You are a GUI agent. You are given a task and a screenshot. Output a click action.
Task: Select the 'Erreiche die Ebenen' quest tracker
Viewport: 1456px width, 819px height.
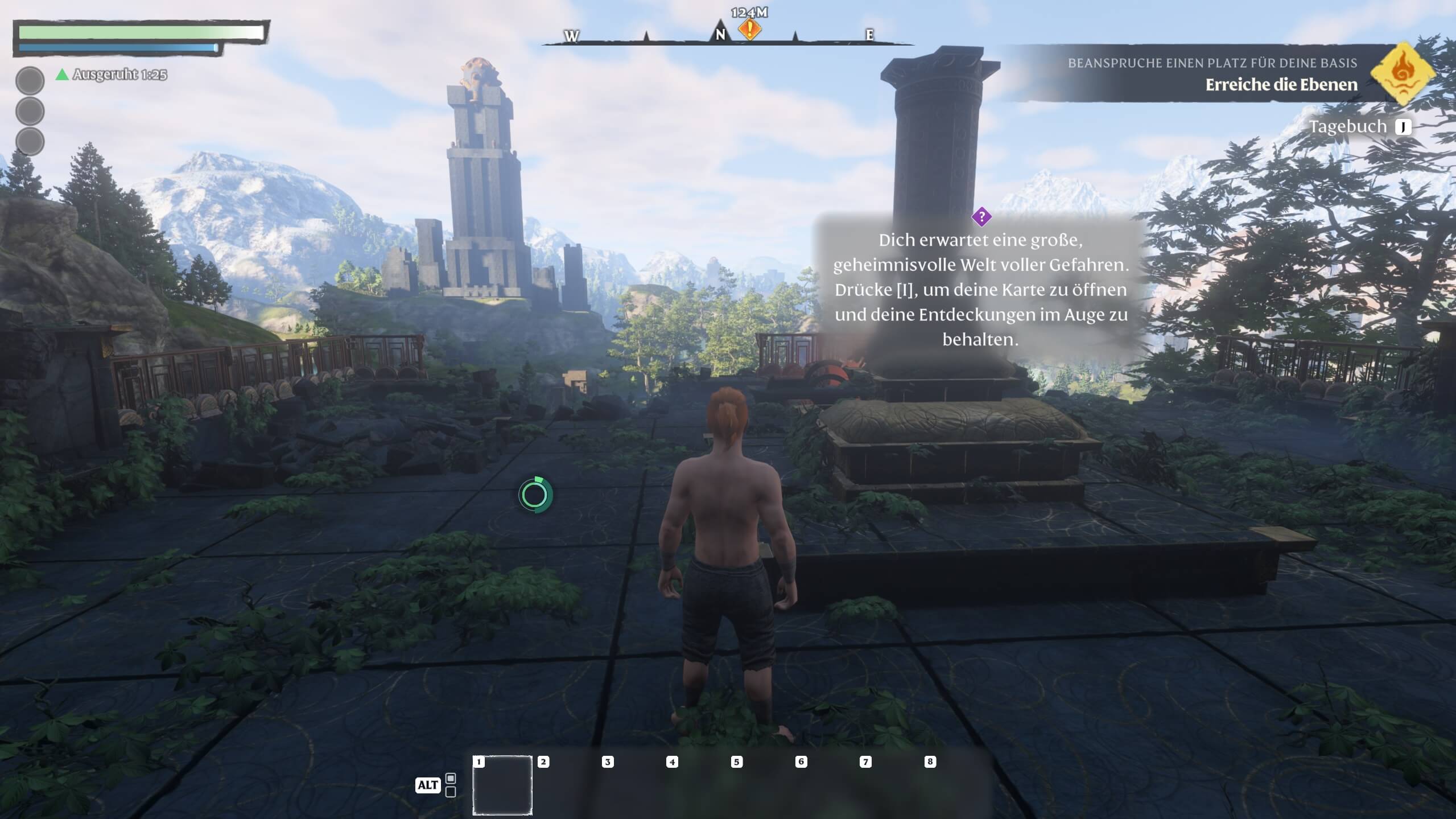[1281, 85]
